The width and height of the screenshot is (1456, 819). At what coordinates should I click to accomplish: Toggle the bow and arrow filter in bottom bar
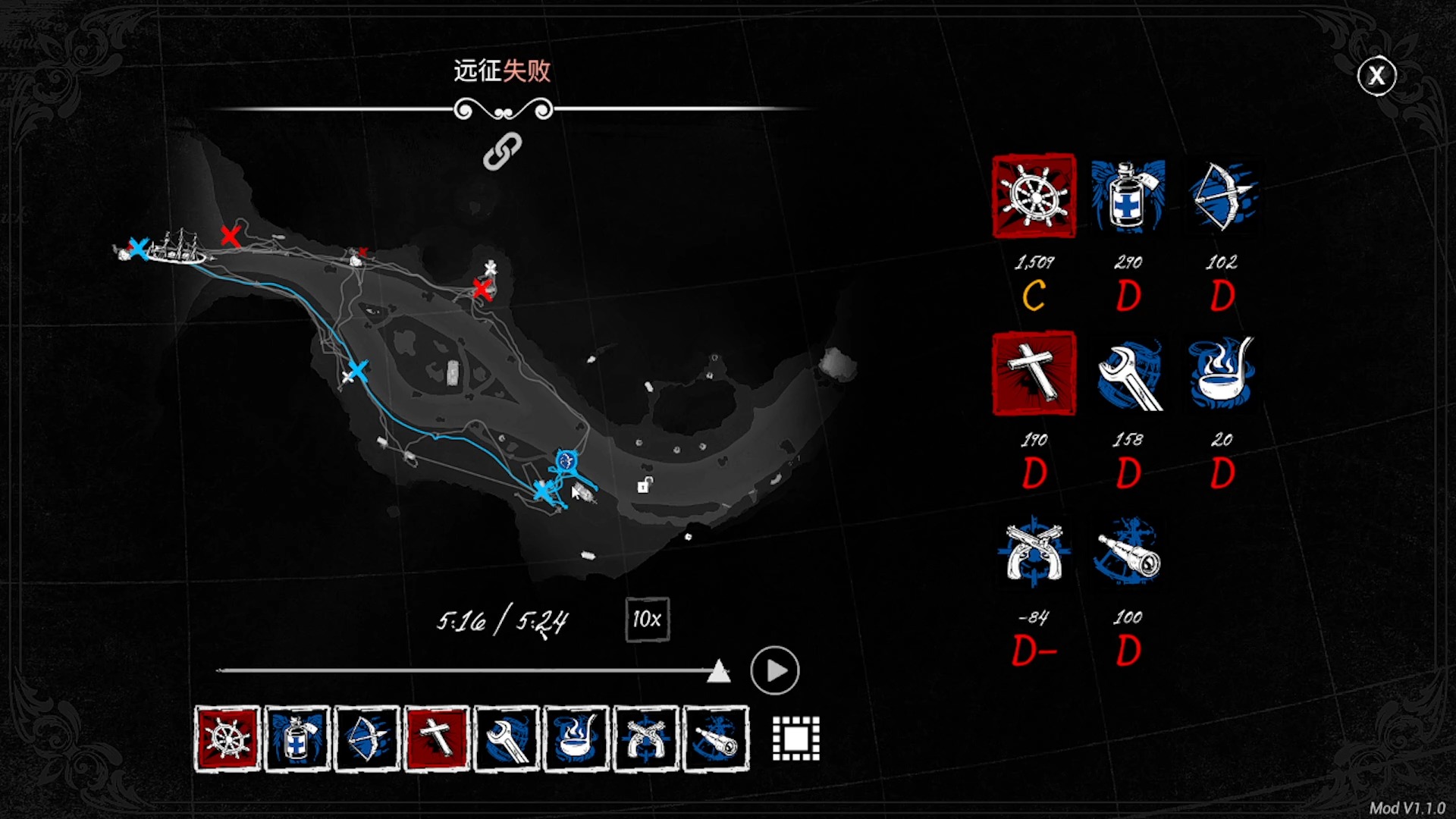pos(367,739)
